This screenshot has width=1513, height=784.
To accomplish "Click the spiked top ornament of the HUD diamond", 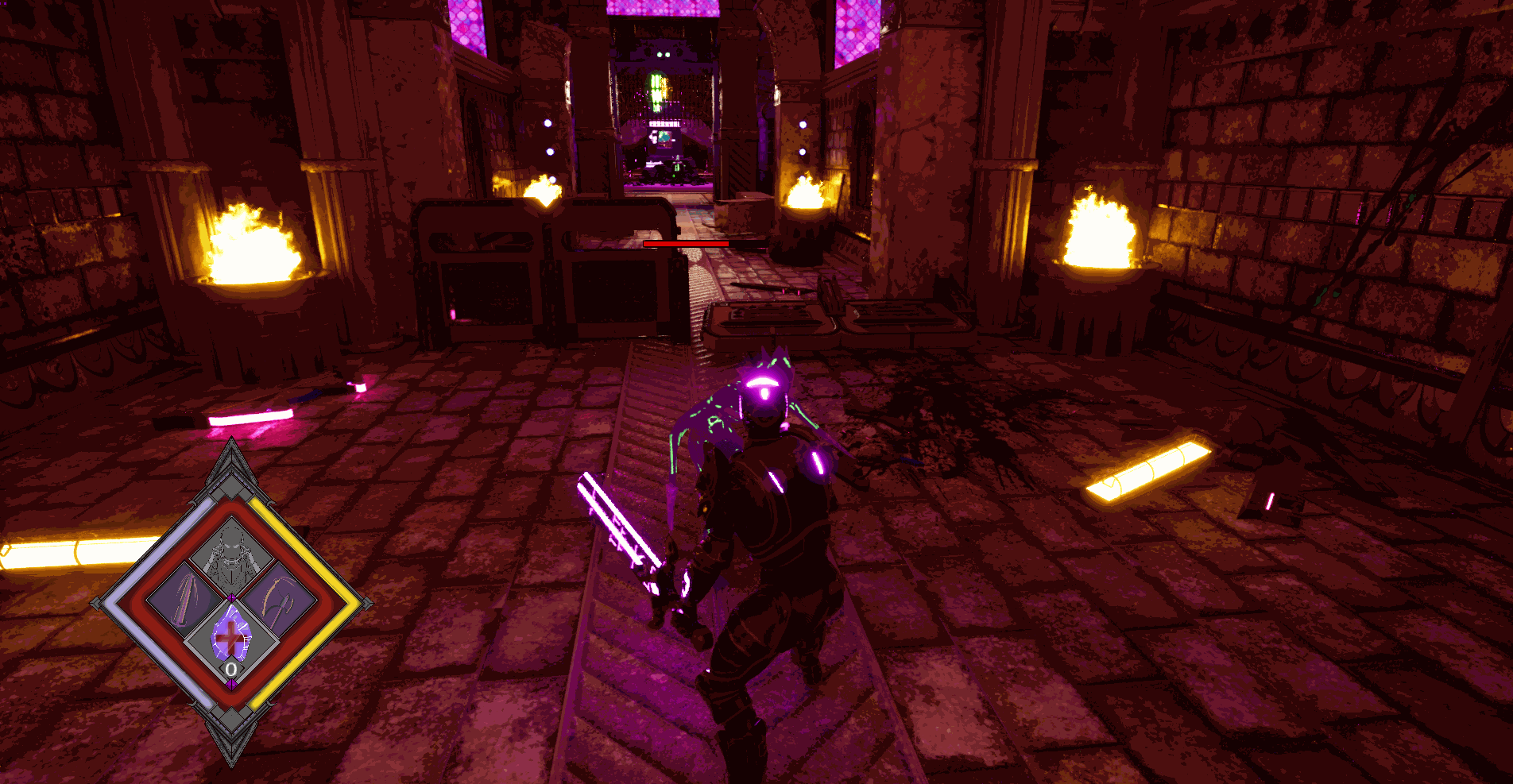I will click(x=230, y=454).
